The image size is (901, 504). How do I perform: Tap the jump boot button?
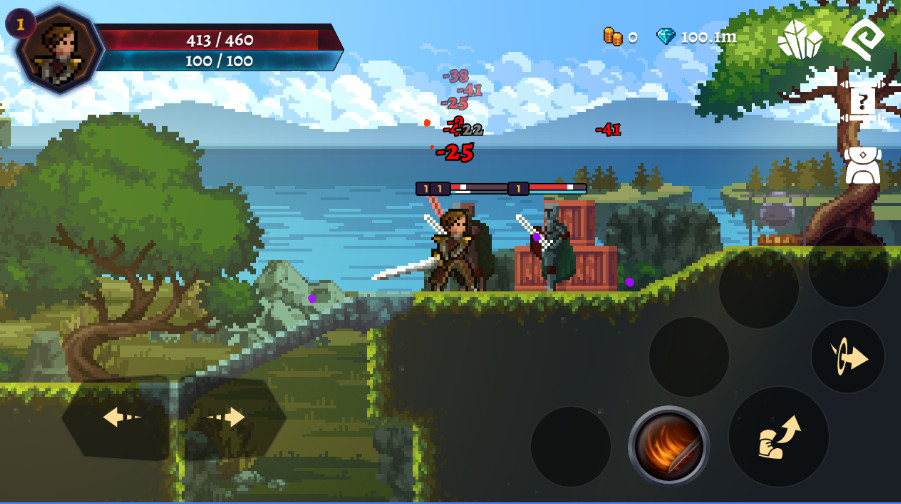[779, 437]
